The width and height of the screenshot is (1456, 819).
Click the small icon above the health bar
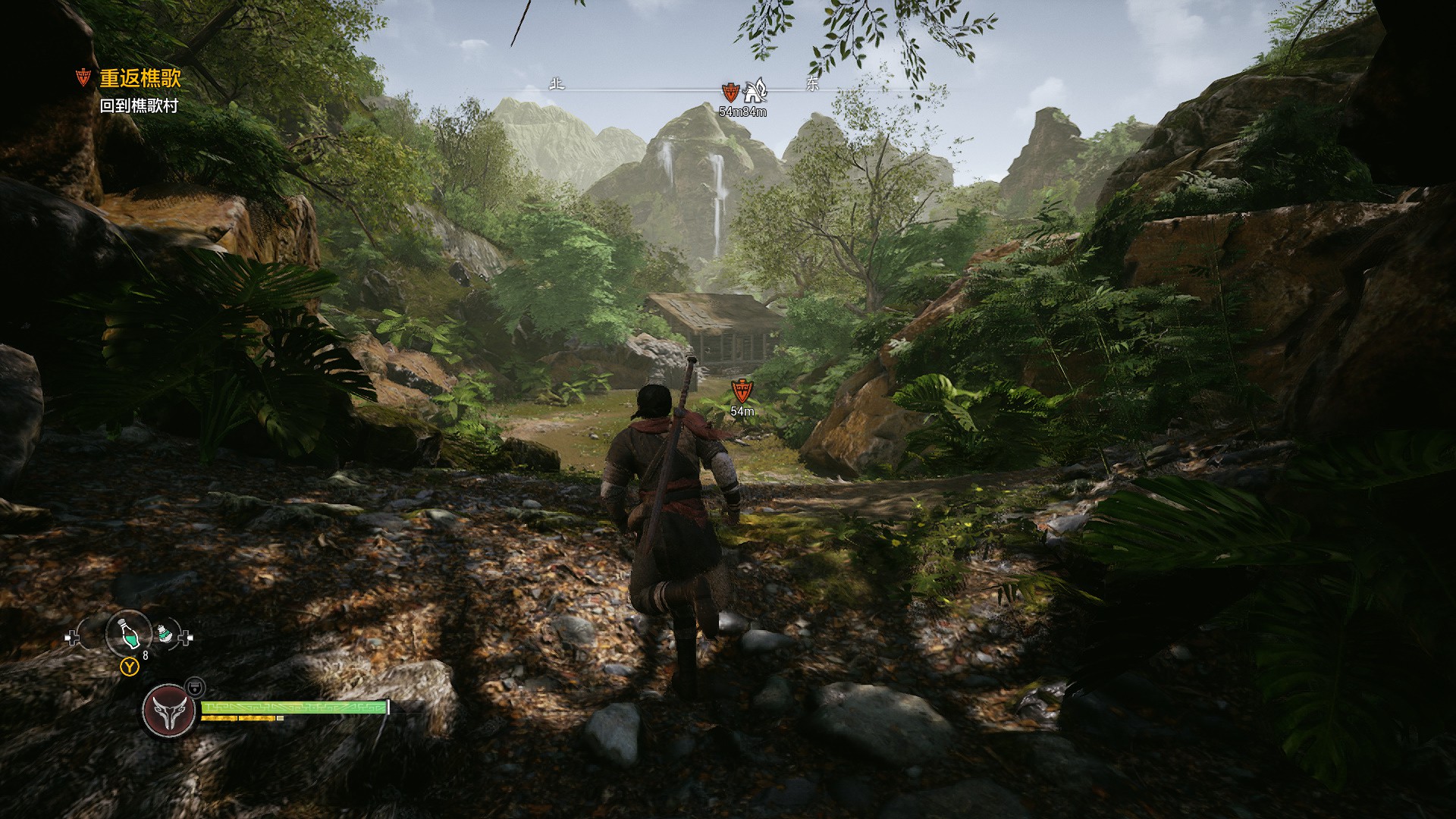pos(195,686)
